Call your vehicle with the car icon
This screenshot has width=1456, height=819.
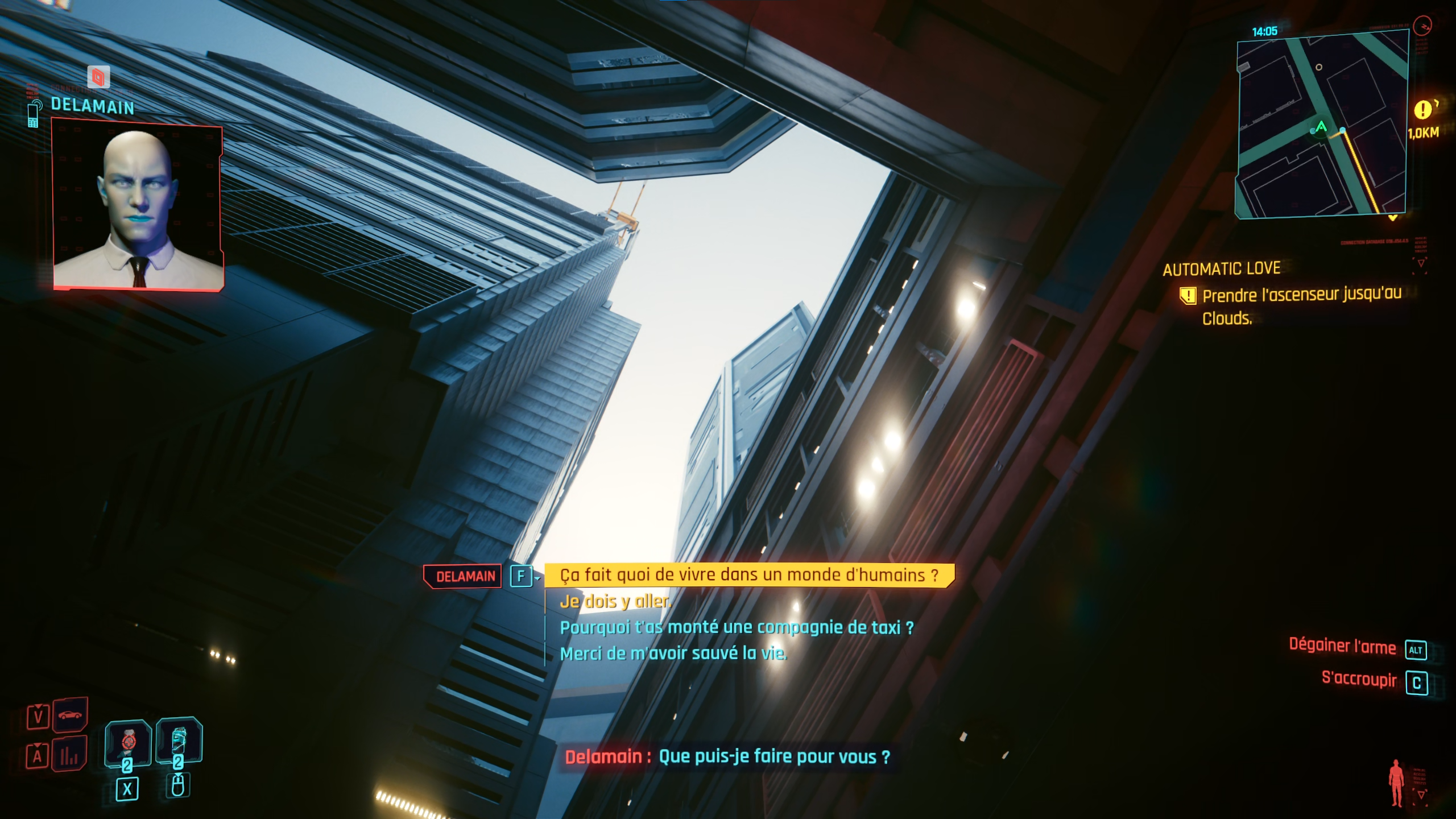(x=70, y=715)
